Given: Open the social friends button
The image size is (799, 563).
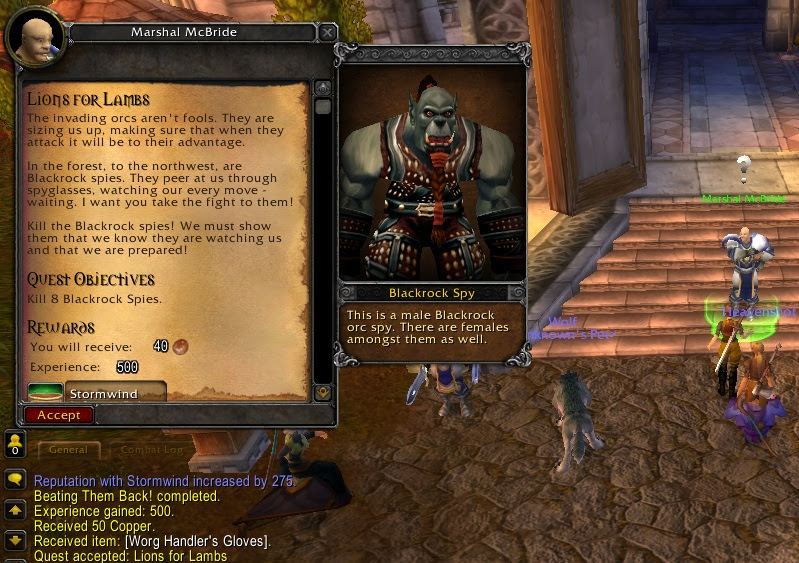Looking at the screenshot, I should point(14,444).
